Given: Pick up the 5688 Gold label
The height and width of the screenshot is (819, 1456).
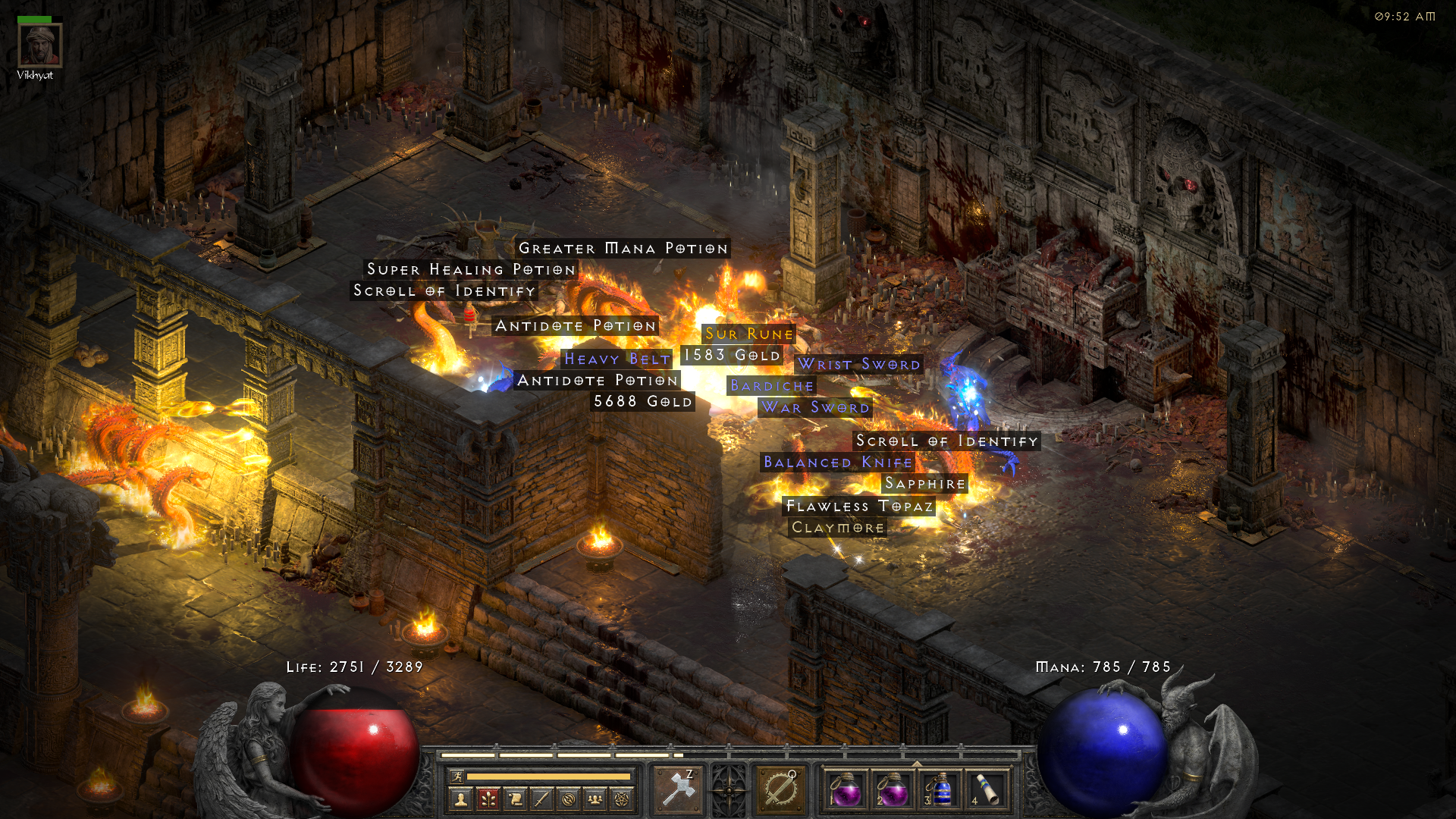Looking at the screenshot, I should point(642,401).
